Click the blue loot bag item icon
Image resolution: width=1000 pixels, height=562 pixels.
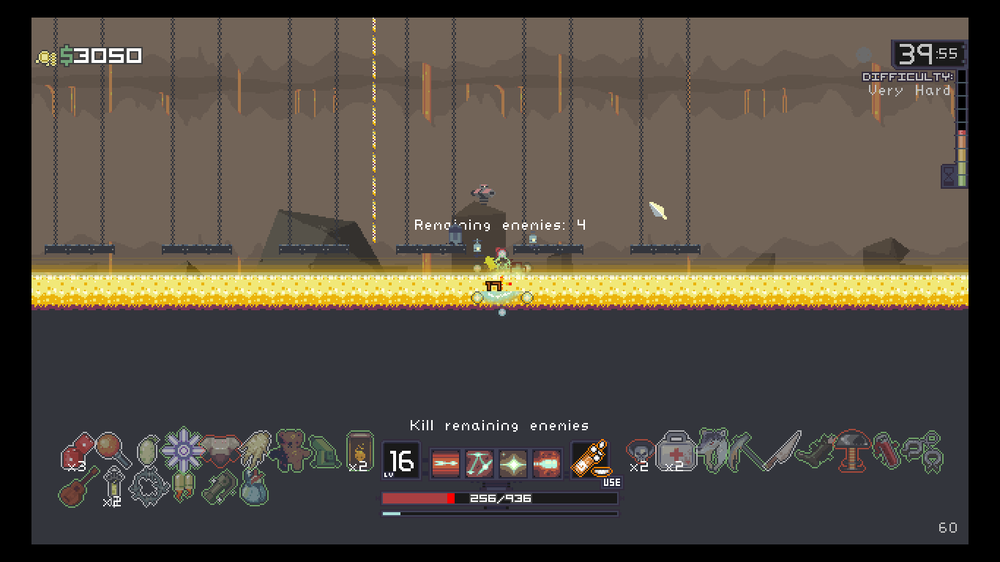[254, 487]
